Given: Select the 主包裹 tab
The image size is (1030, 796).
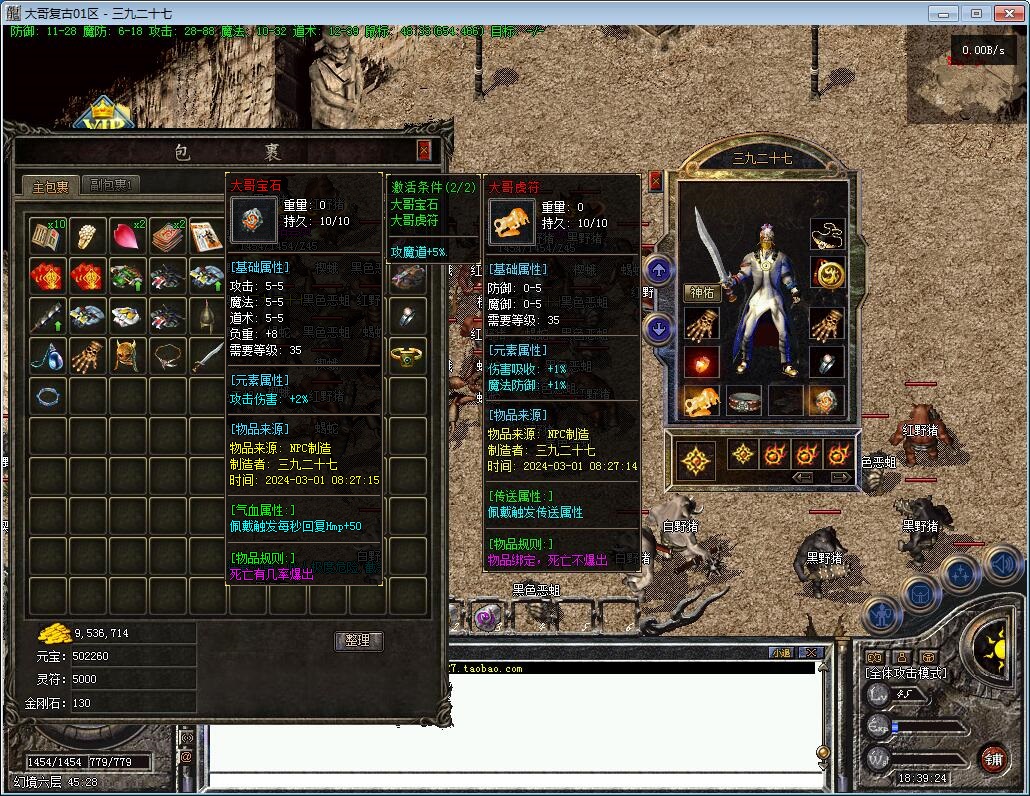Looking at the screenshot, I should coord(50,186).
